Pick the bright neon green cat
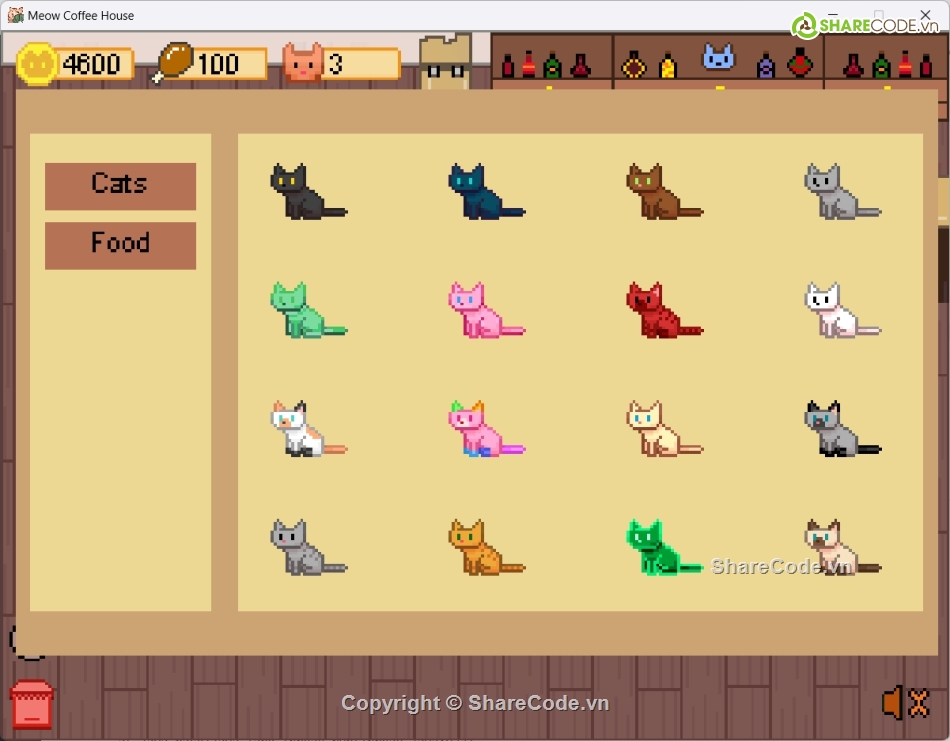This screenshot has height=741, width=950. point(657,547)
